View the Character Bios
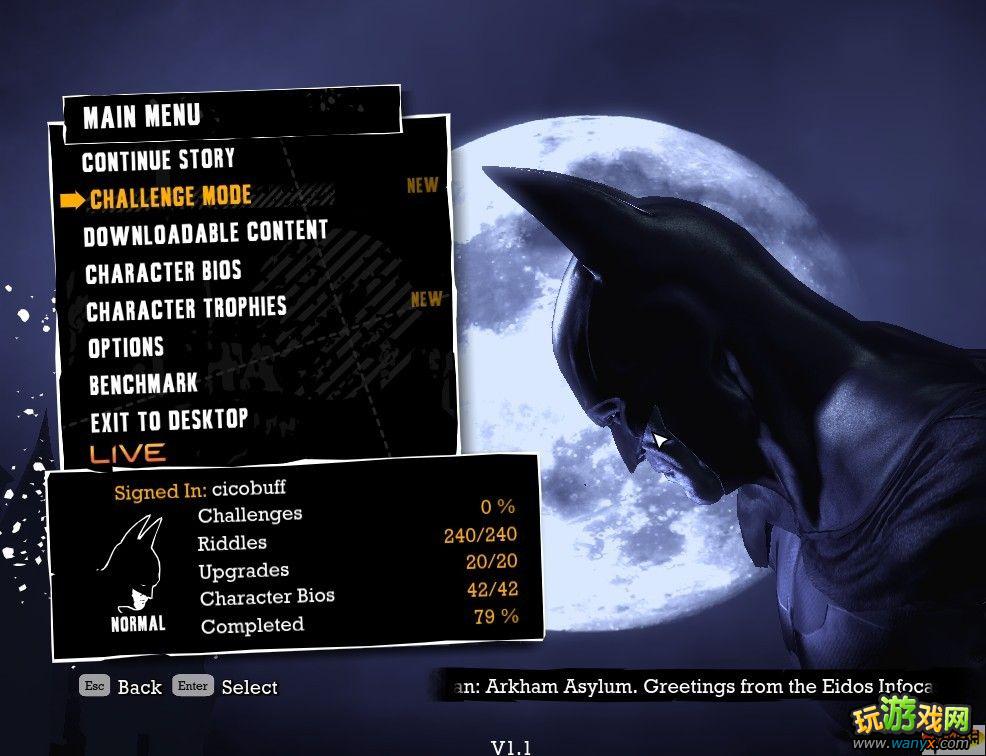The width and height of the screenshot is (986, 756). (163, 272)
